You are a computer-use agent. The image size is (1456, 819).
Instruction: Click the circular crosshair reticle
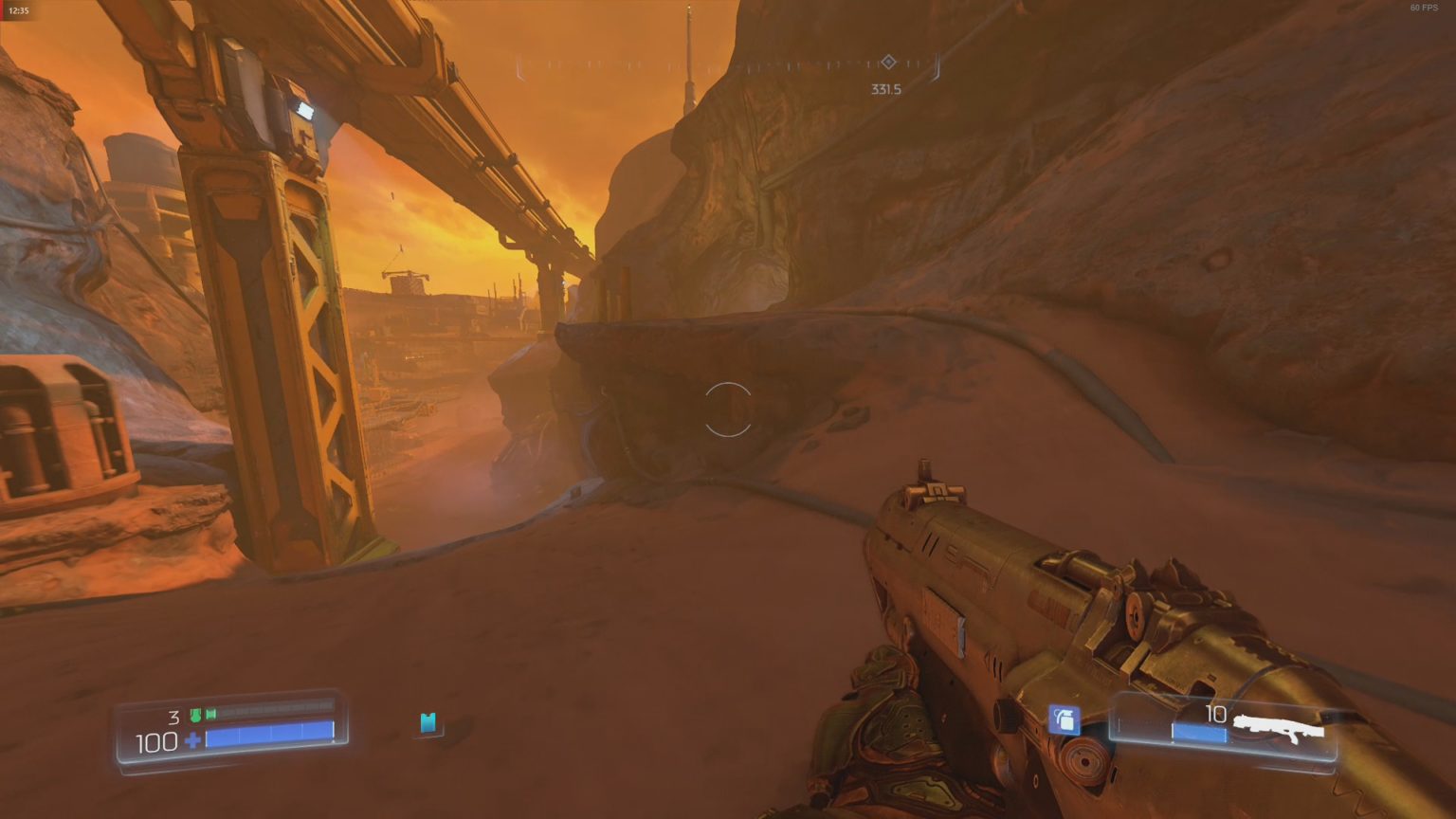click(x=728, y=409)
